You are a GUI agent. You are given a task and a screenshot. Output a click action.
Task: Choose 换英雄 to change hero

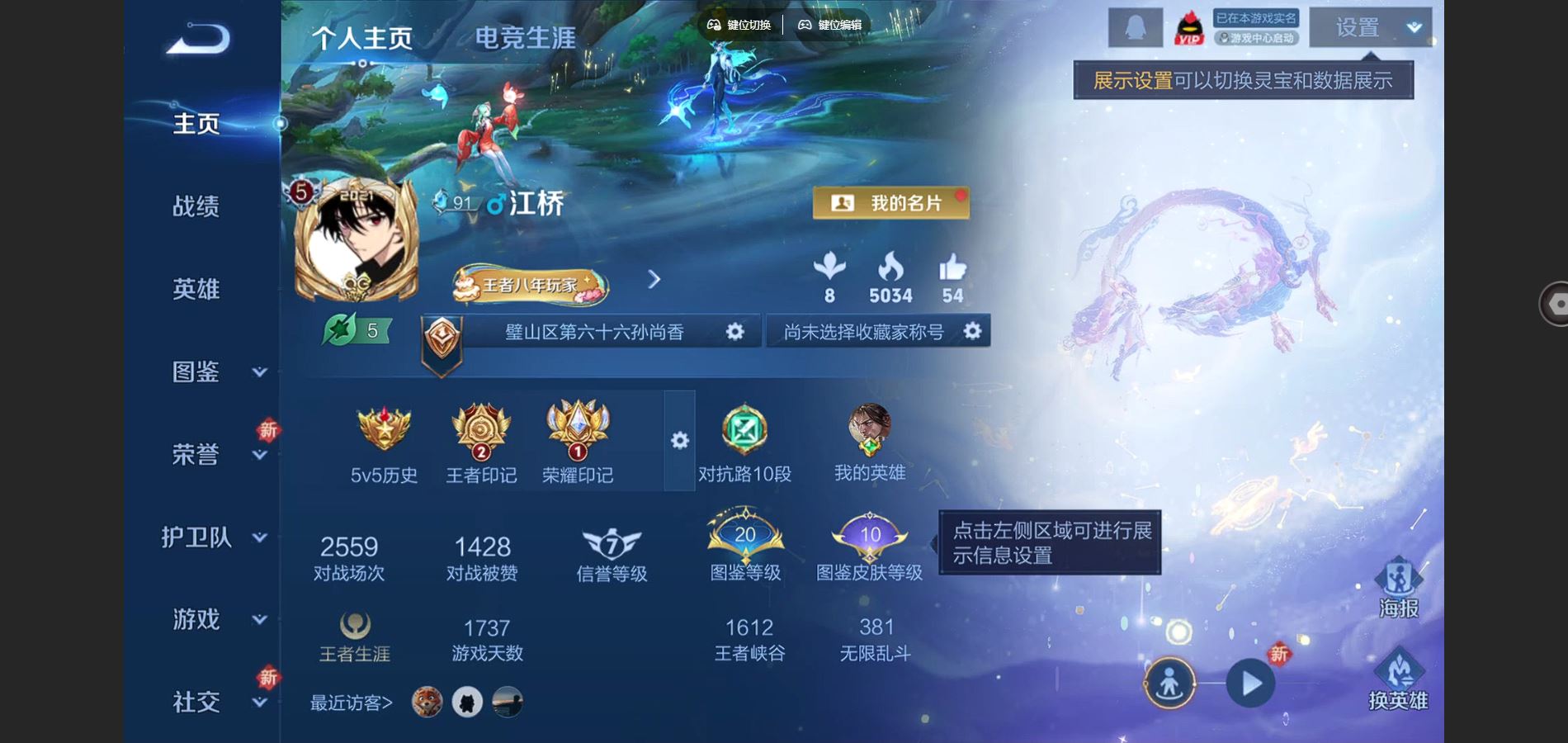point(1398,680)
